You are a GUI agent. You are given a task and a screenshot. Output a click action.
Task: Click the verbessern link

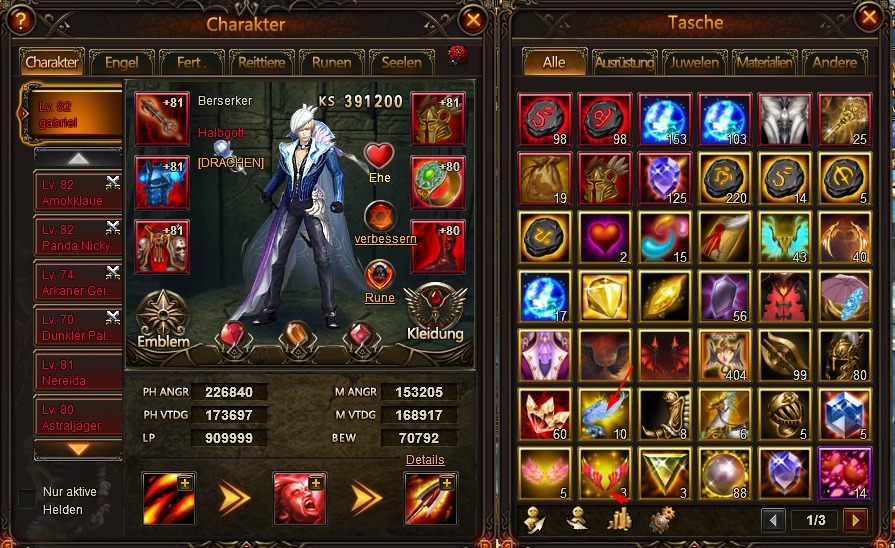tap(380, 239)
